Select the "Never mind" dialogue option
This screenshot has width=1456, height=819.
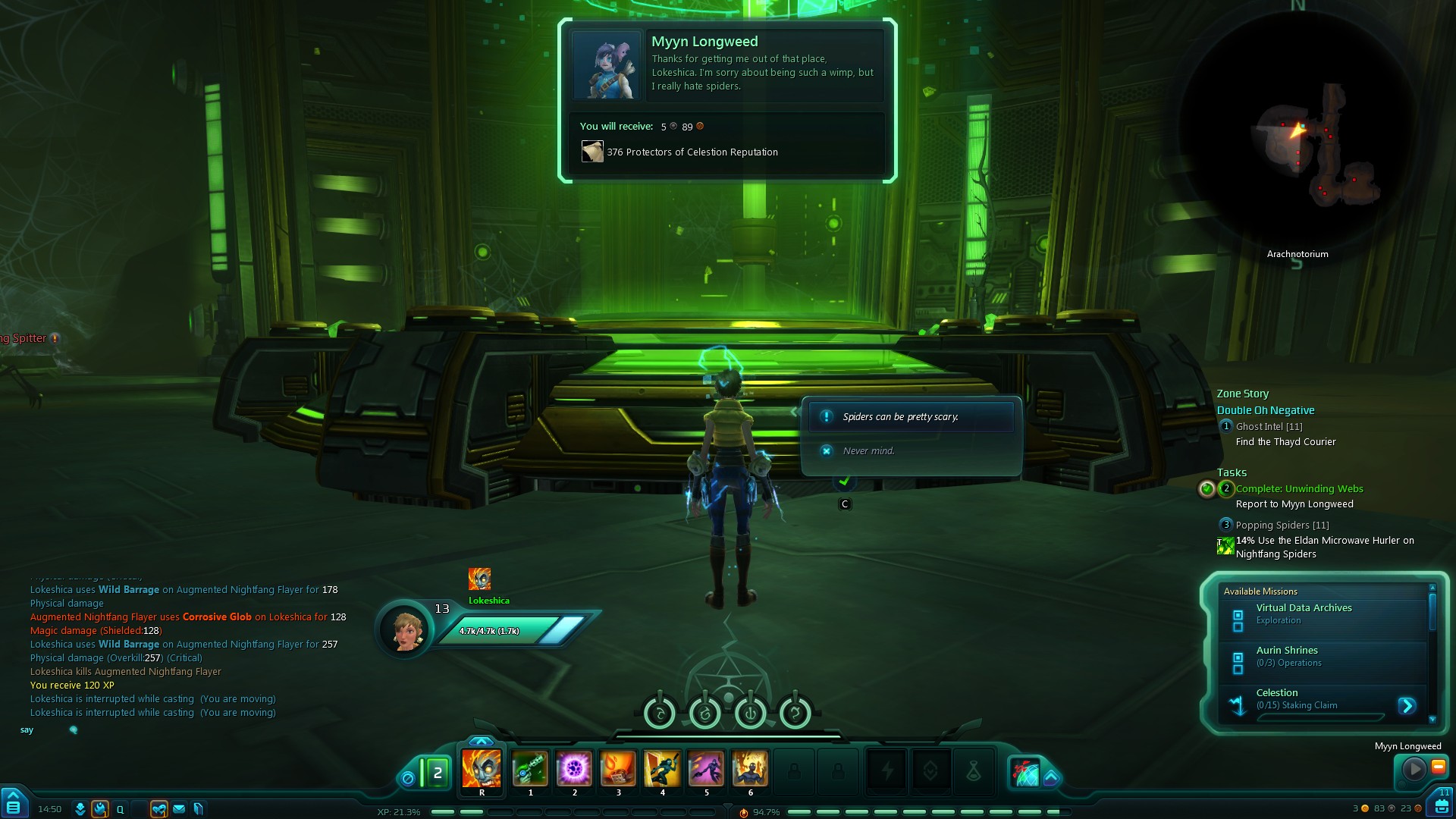click(x=868, y=451)
